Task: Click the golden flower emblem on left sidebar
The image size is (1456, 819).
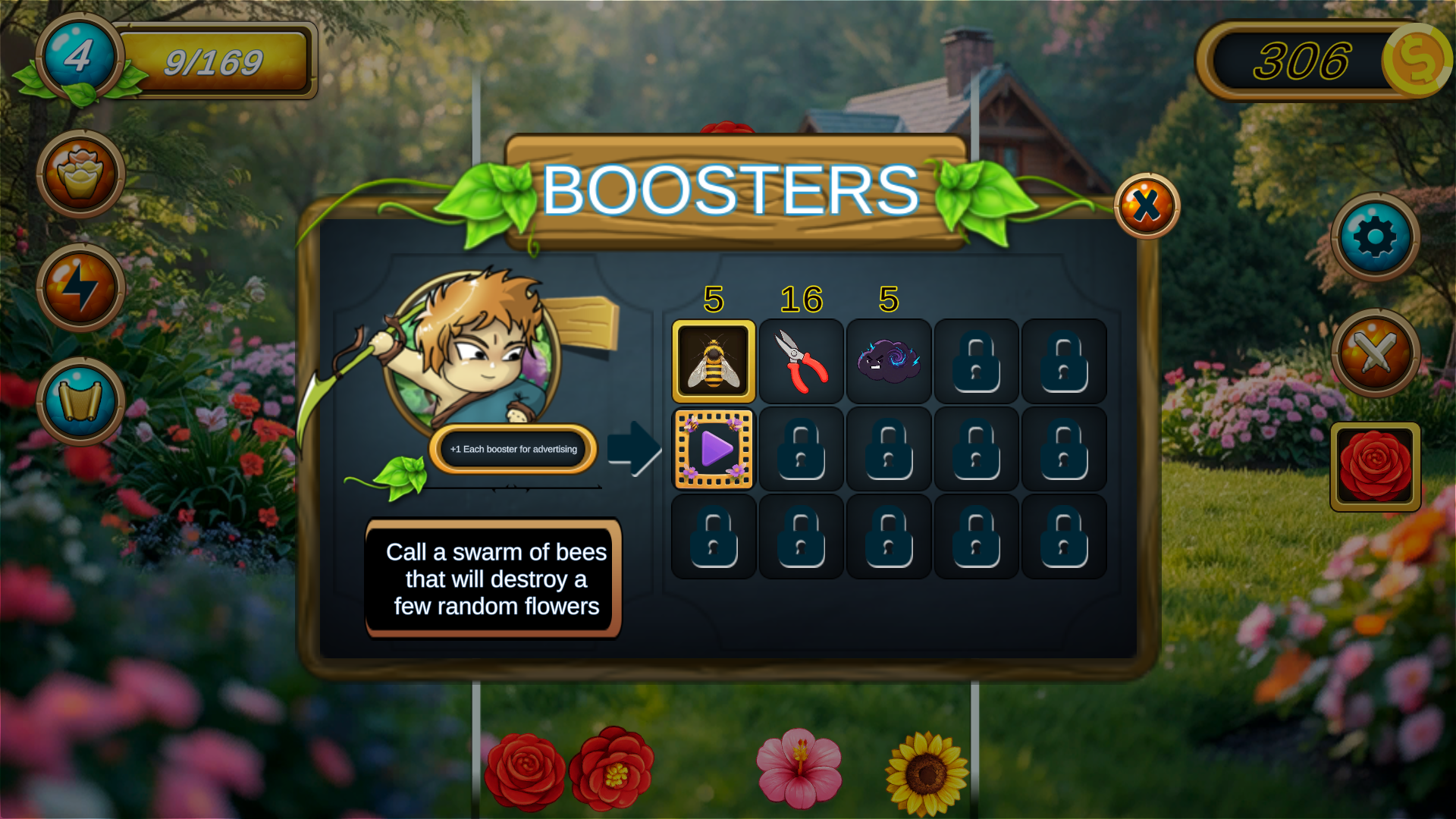Action: [x=79, y=173]
